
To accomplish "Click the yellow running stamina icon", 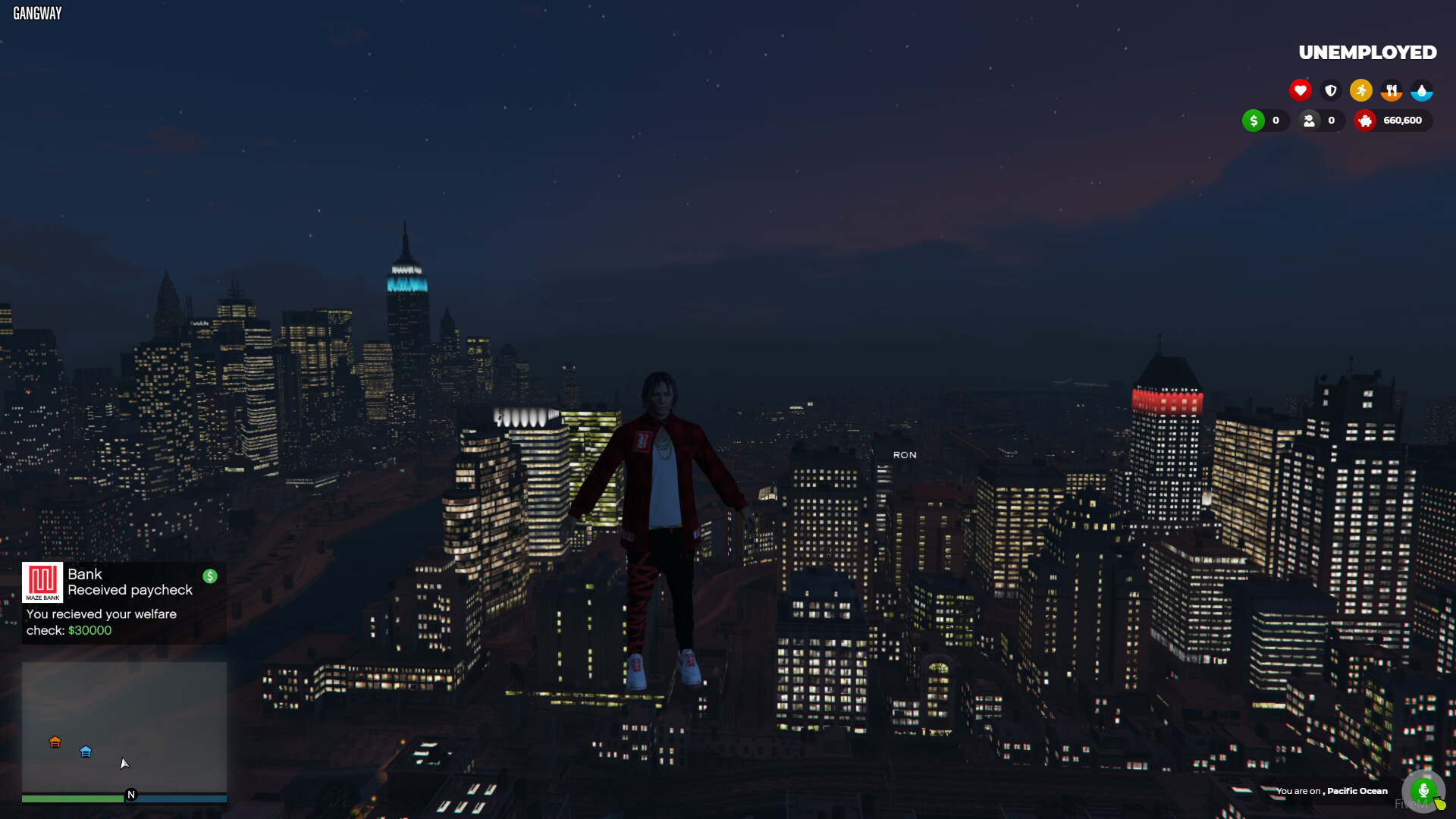I will 1361,89.
